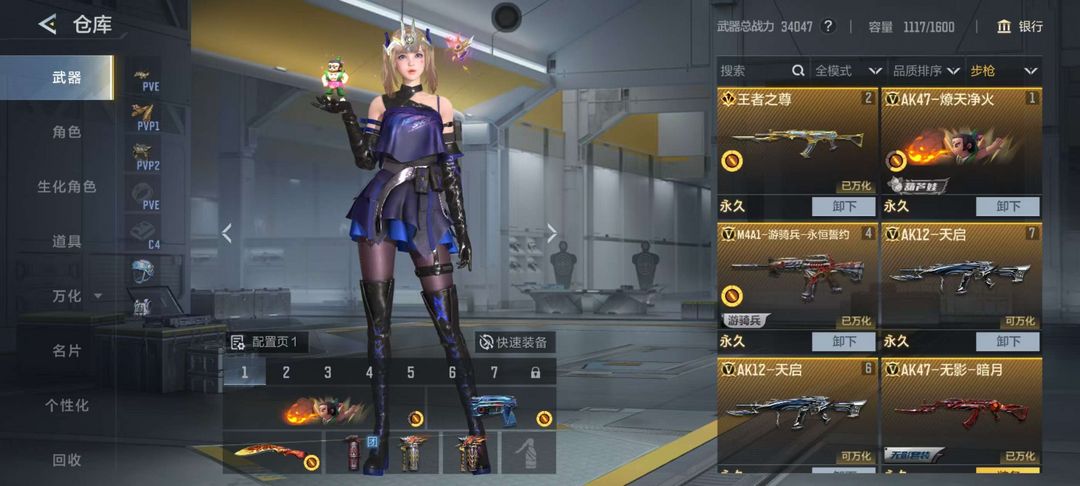Select the 王者之尊 weapon card
Viewport: 1080px width, 486px height.
797,141
